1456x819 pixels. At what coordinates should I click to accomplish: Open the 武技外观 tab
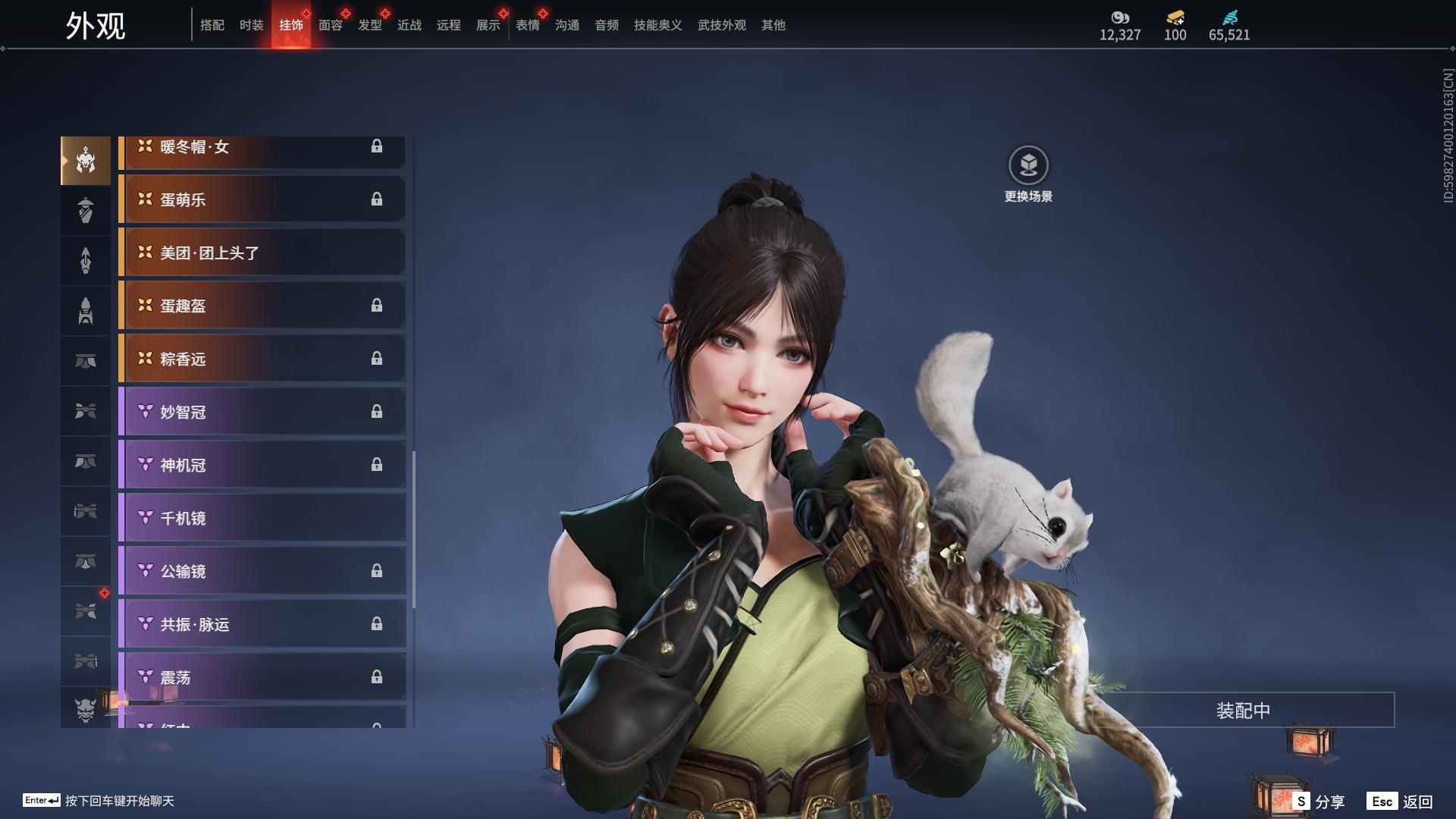point(721,25)
